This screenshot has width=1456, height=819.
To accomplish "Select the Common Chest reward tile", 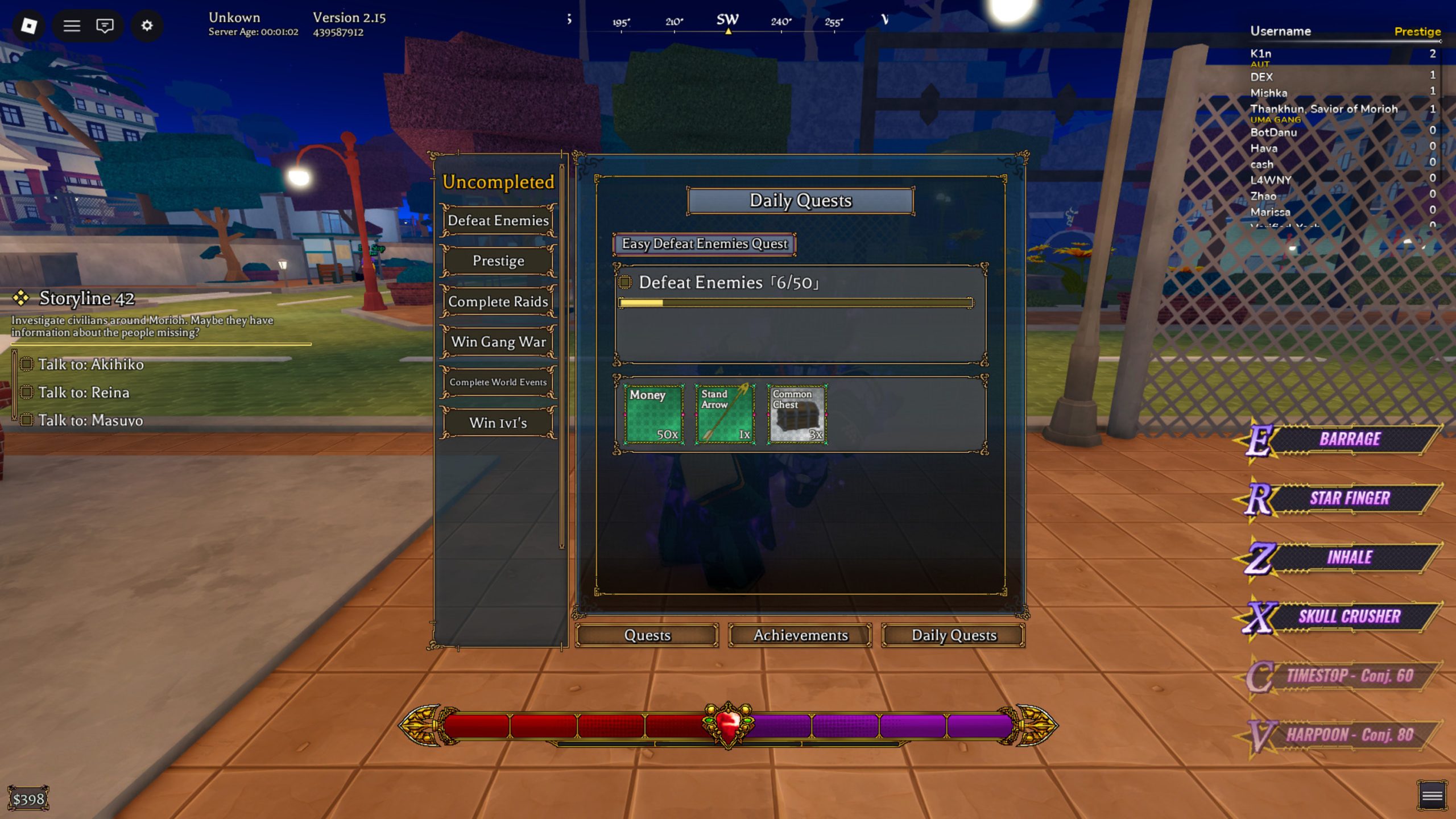I will pyautogui.click(x=797, y=414).
